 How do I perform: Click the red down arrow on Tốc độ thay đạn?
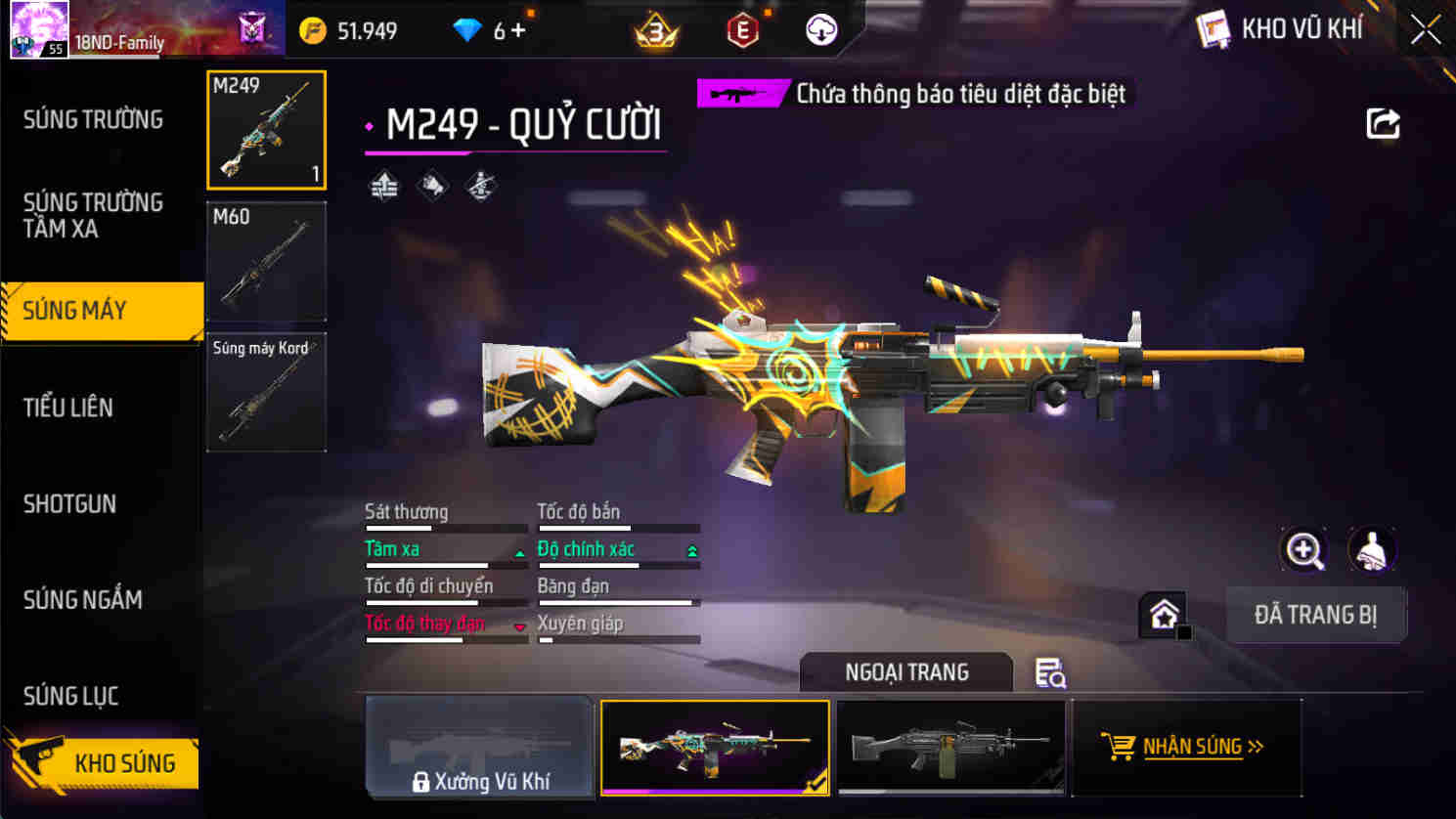click(518, 625)
